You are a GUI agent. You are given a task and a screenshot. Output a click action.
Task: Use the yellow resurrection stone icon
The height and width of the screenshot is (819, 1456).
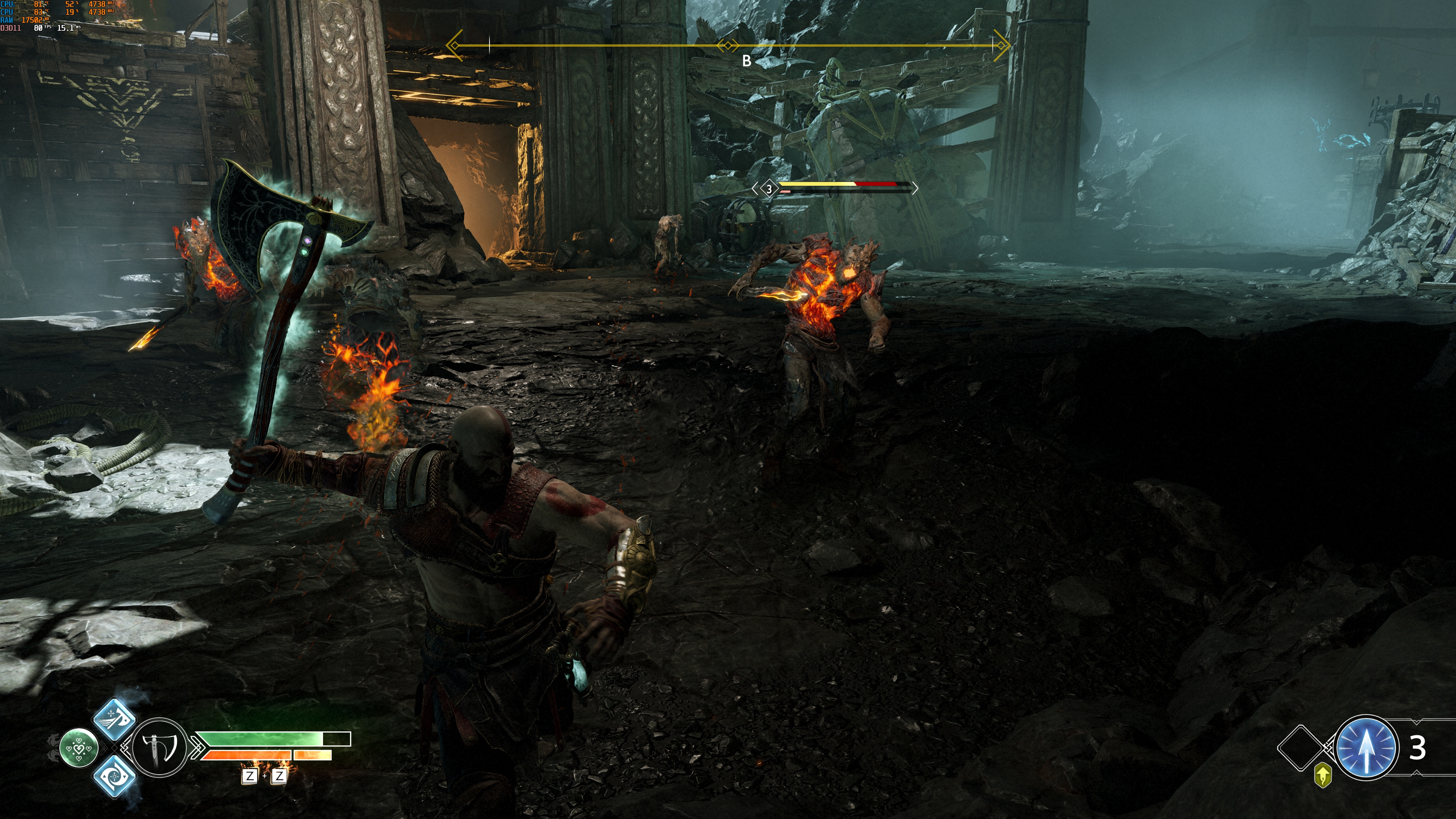1323,775
